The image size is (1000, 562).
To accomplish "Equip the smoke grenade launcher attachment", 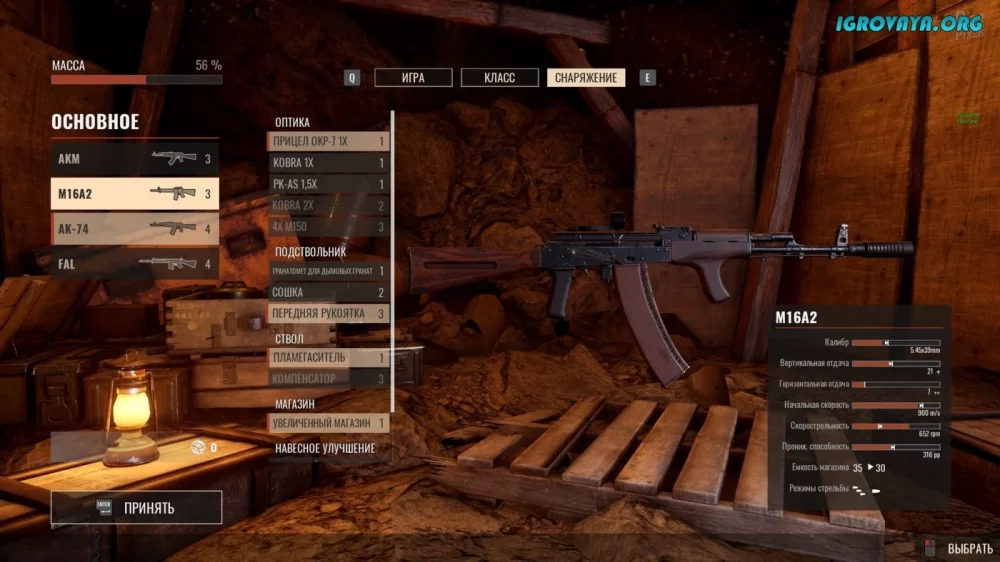I will coord(328,271).
